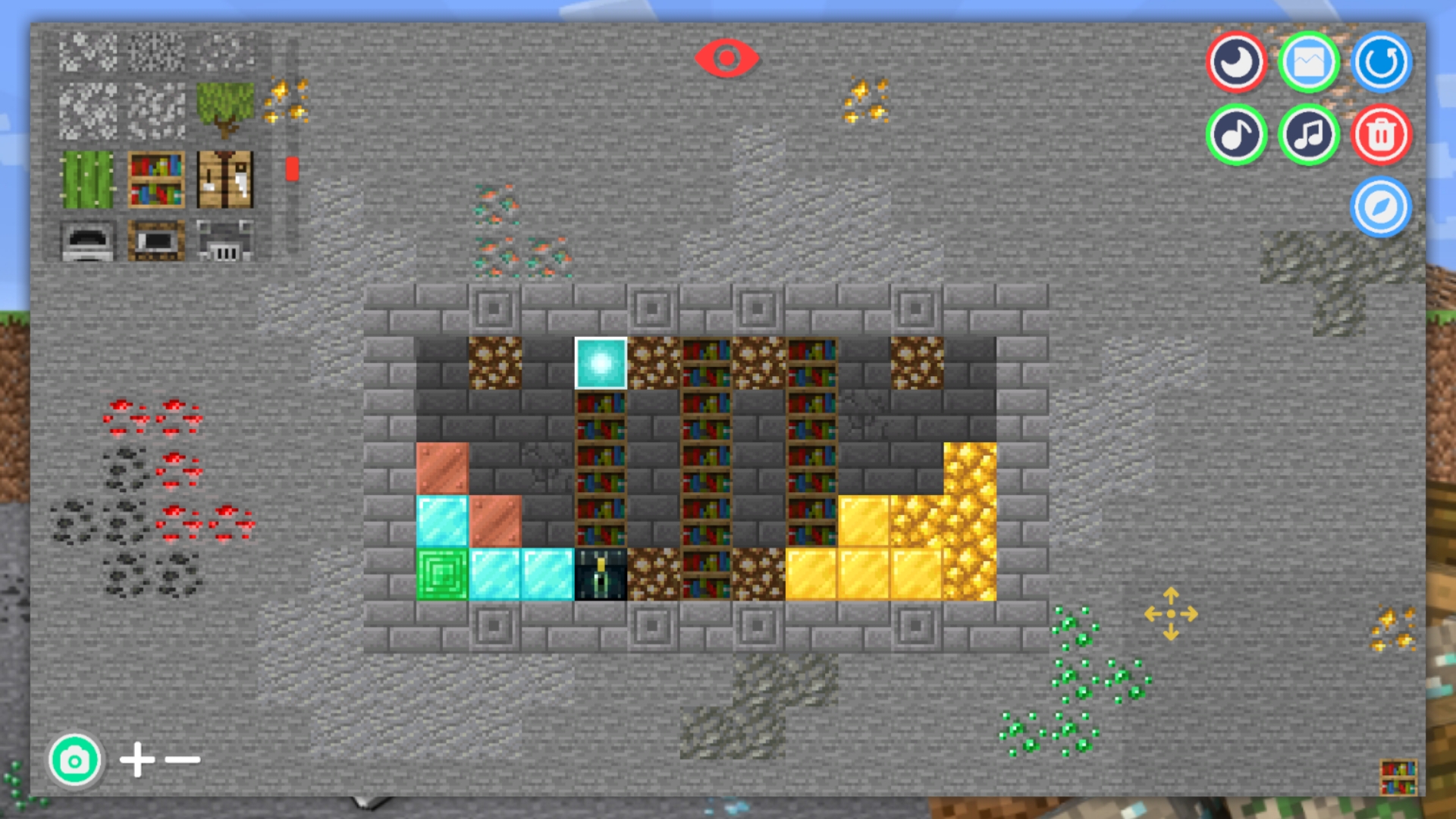
Task: Open the compass tool on the right
Action: click(x=1381, y=207)
